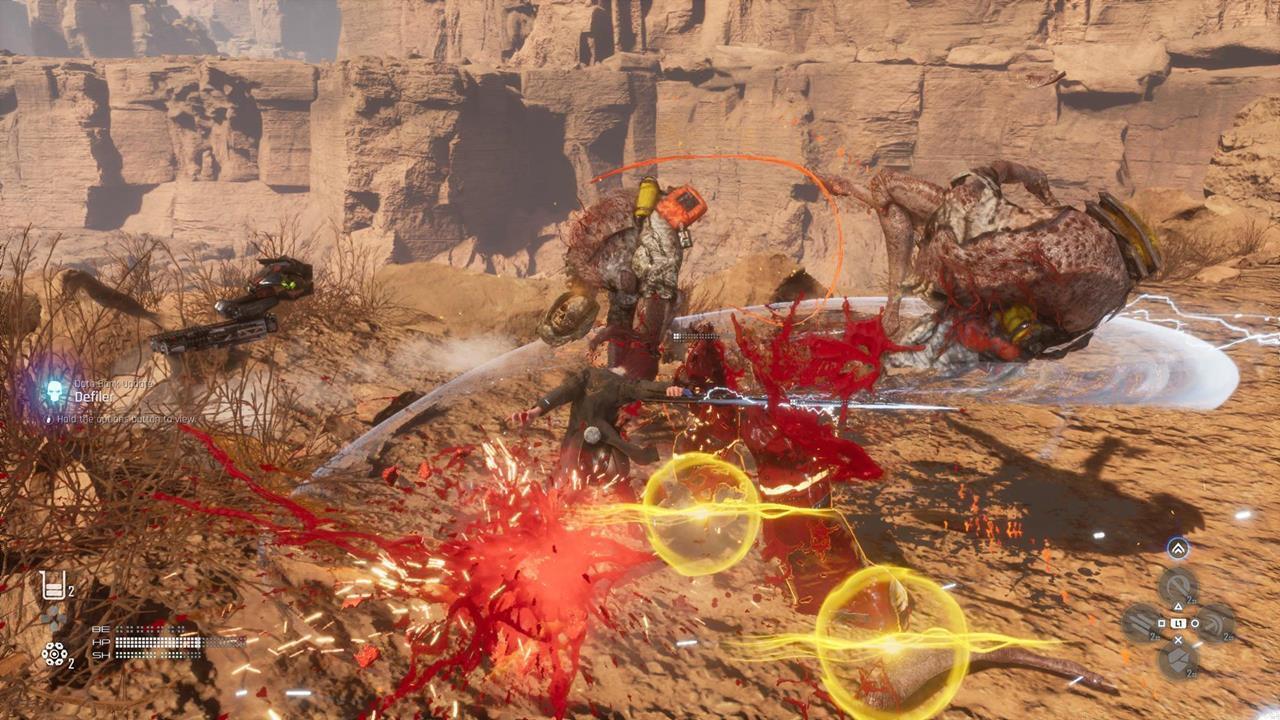
Task: Select the skull icon on the Defiler notification
Action: coord(54,390)
